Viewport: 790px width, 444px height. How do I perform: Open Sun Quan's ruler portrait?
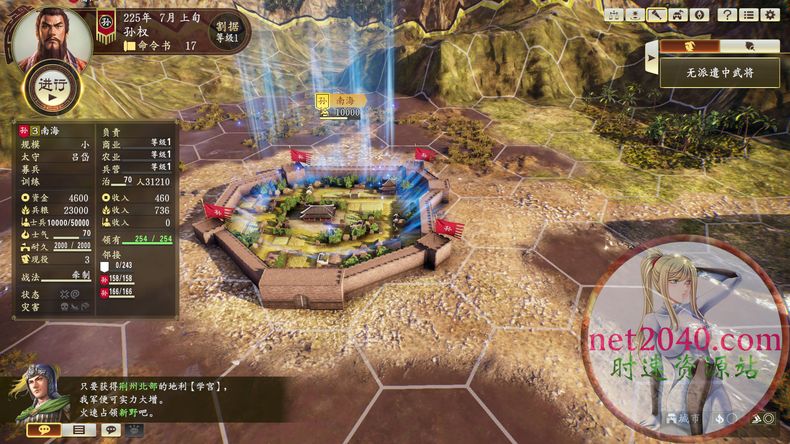click(x=51, y=37)
